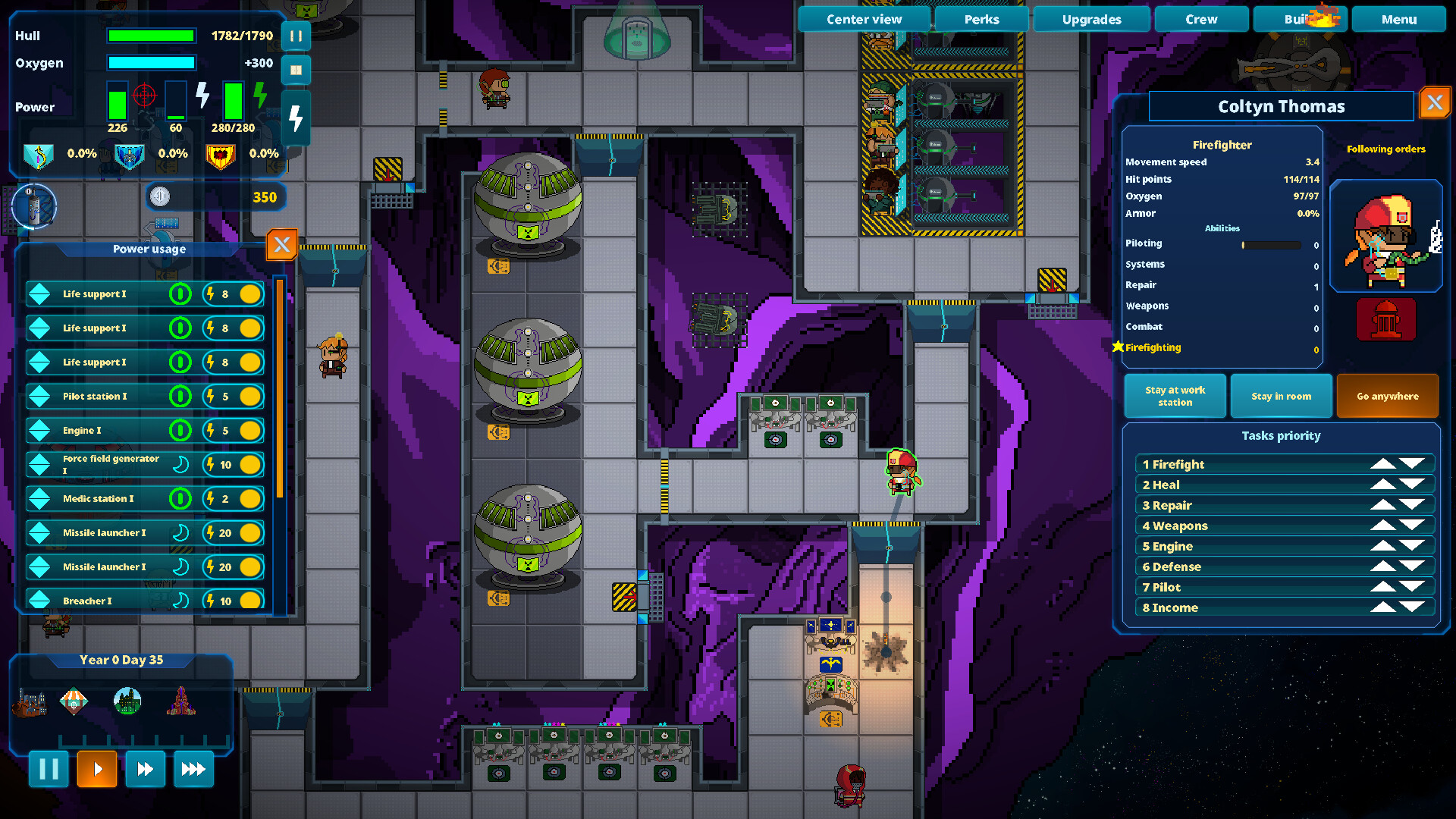Toggle the moon mode on Missile launcher I
This screenshot has width=1456, height=819.
tap(180, 532)
